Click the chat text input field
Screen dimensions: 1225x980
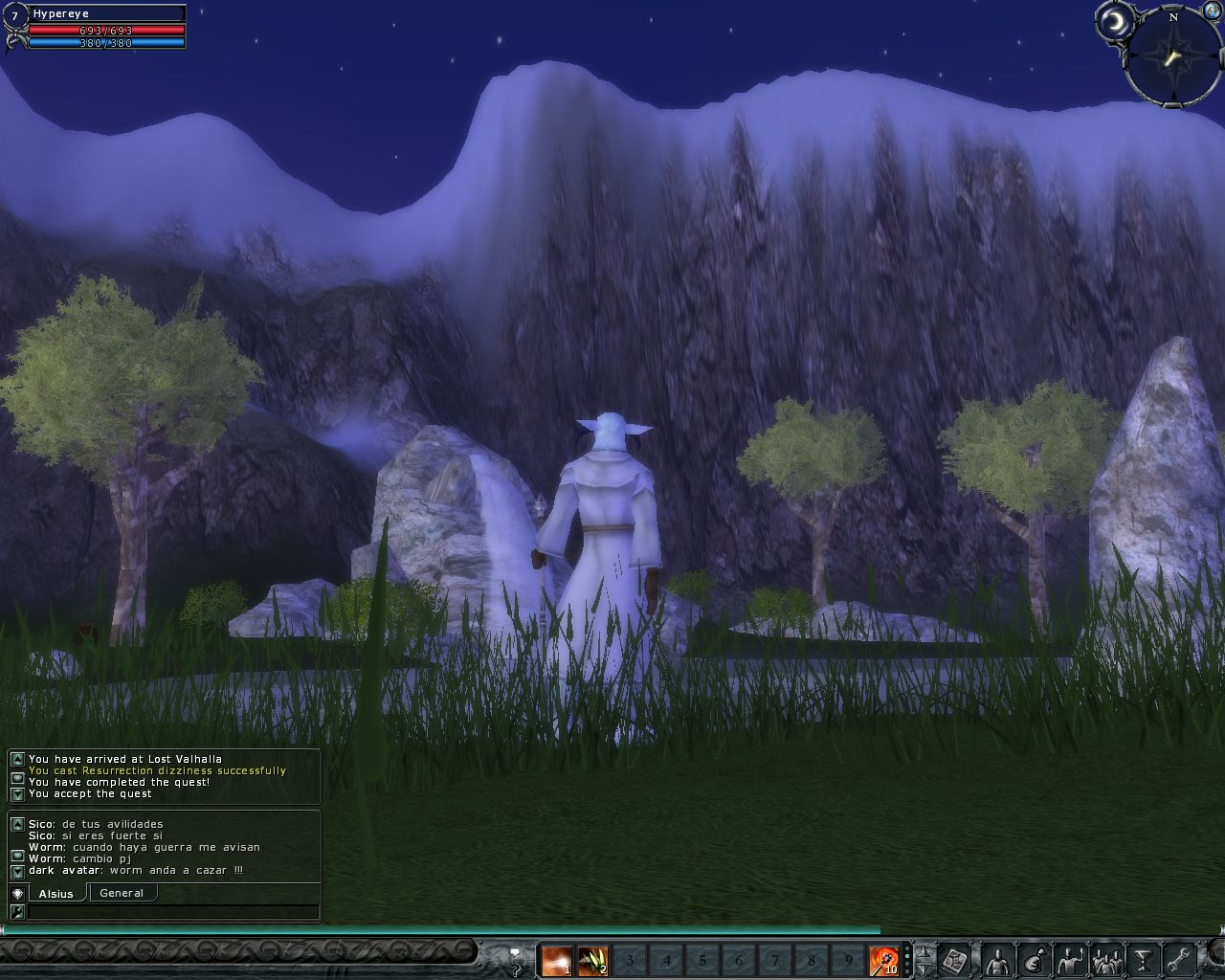172,912
